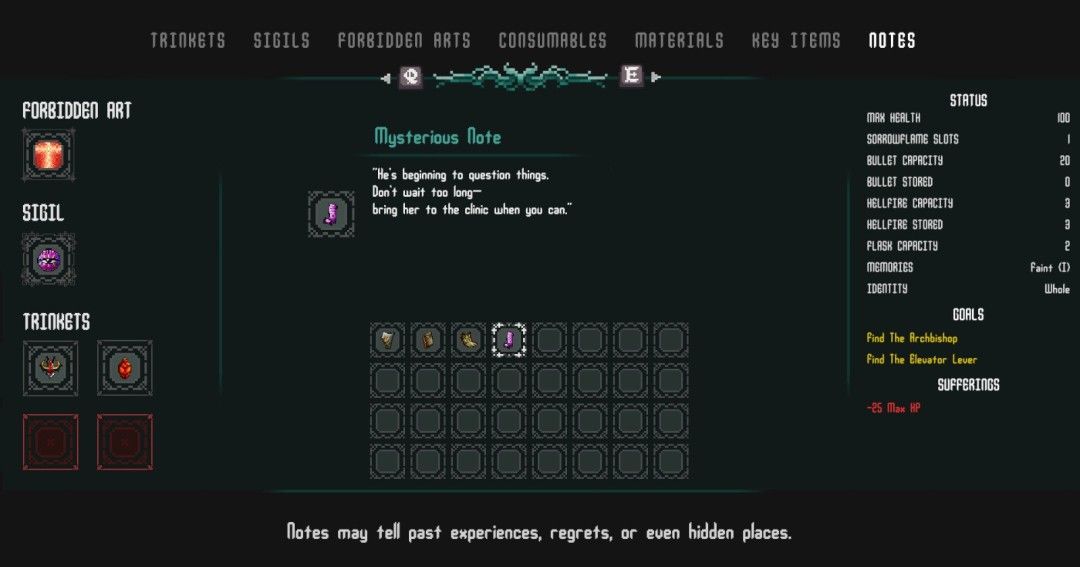Pick the brown note in the grid
Screen dimensions: 1080x567
click(429, 340)
